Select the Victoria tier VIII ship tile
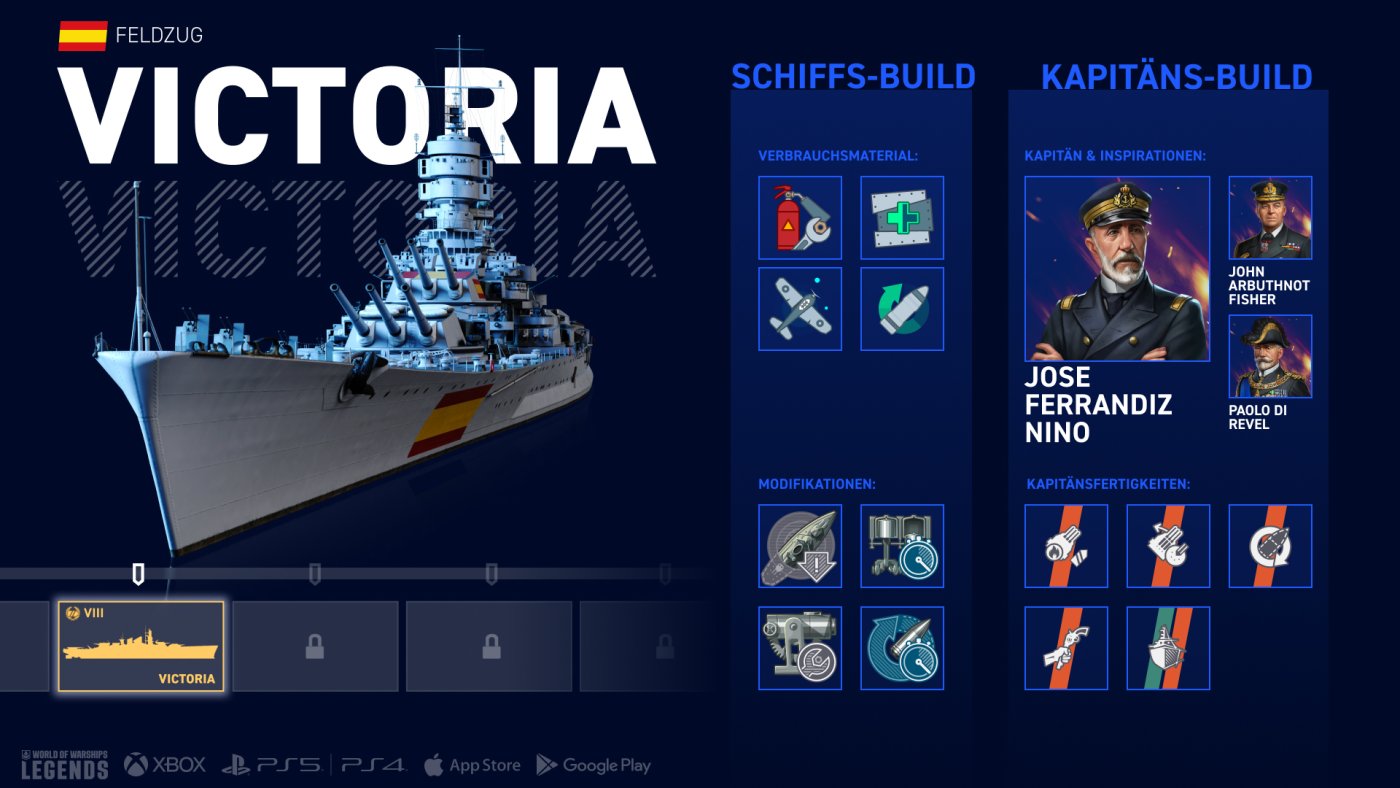 (x=141, y=646)
